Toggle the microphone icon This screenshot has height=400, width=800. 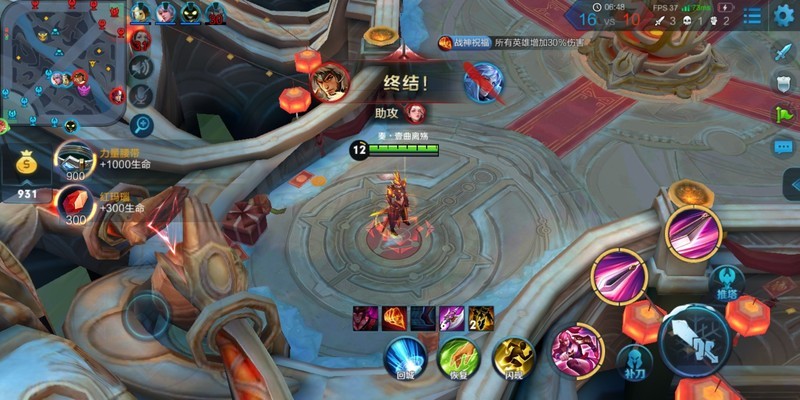pos(141,96)
